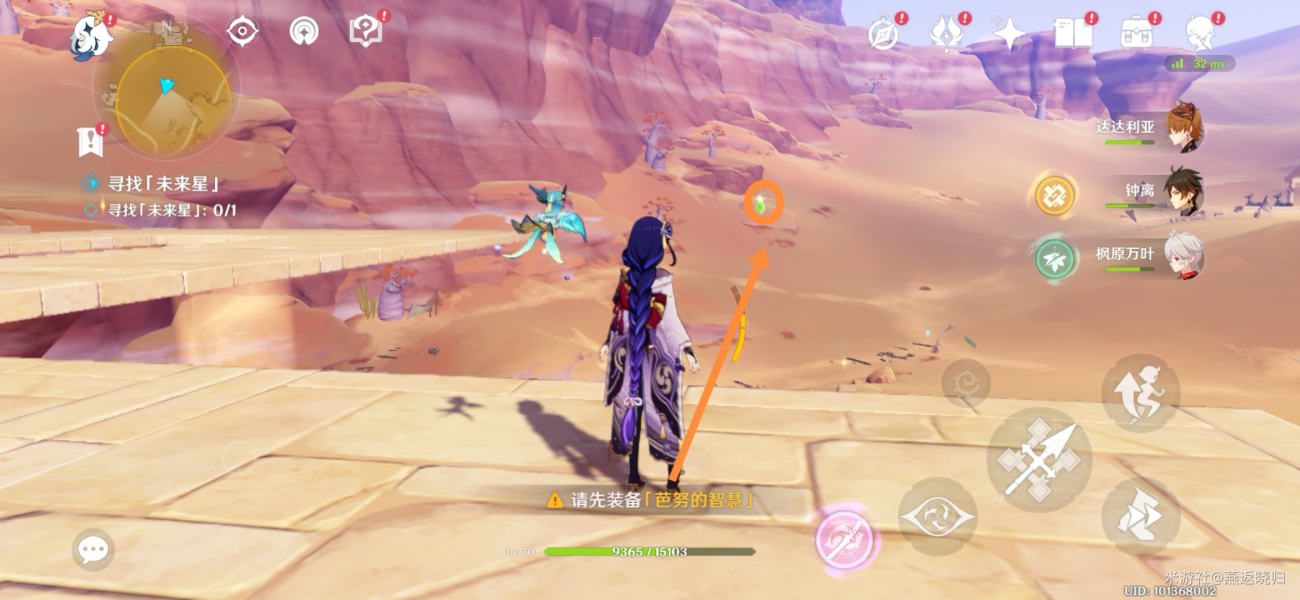Image resolution: width=1300 pixels, height=600 pixels.
Task: Open the Paimon main menu
Action: point(91,37)
